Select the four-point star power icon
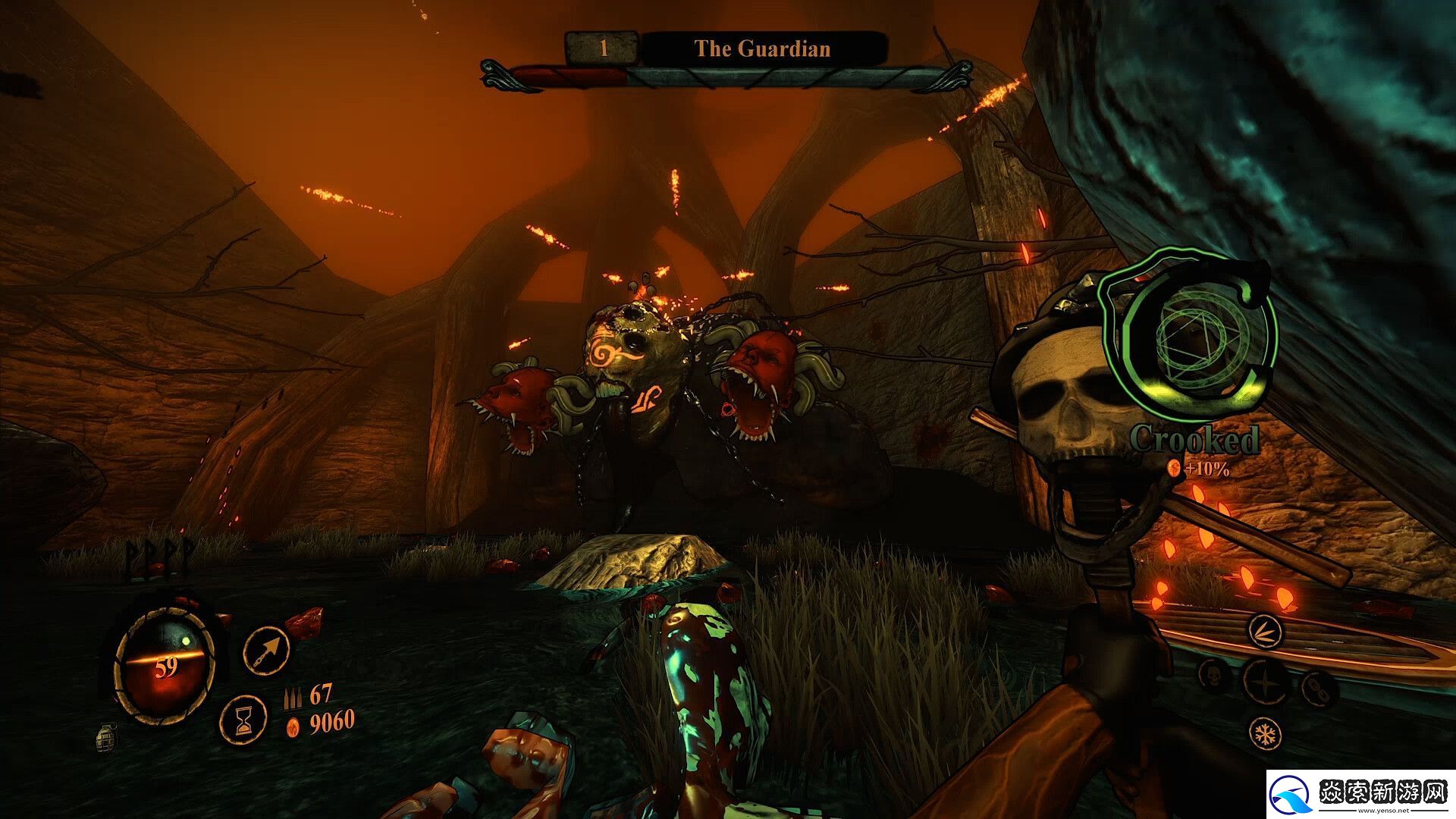 [x=1265, y=679]
